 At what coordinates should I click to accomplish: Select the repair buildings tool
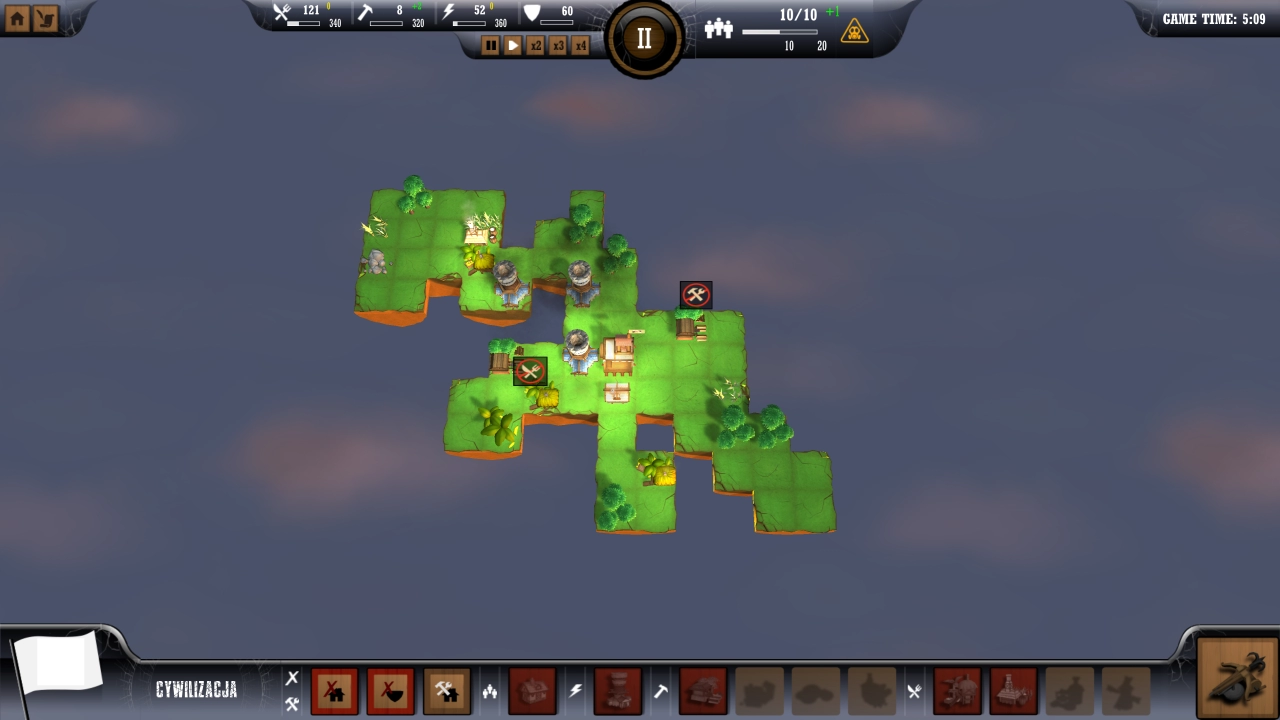(x=447, y=690)
